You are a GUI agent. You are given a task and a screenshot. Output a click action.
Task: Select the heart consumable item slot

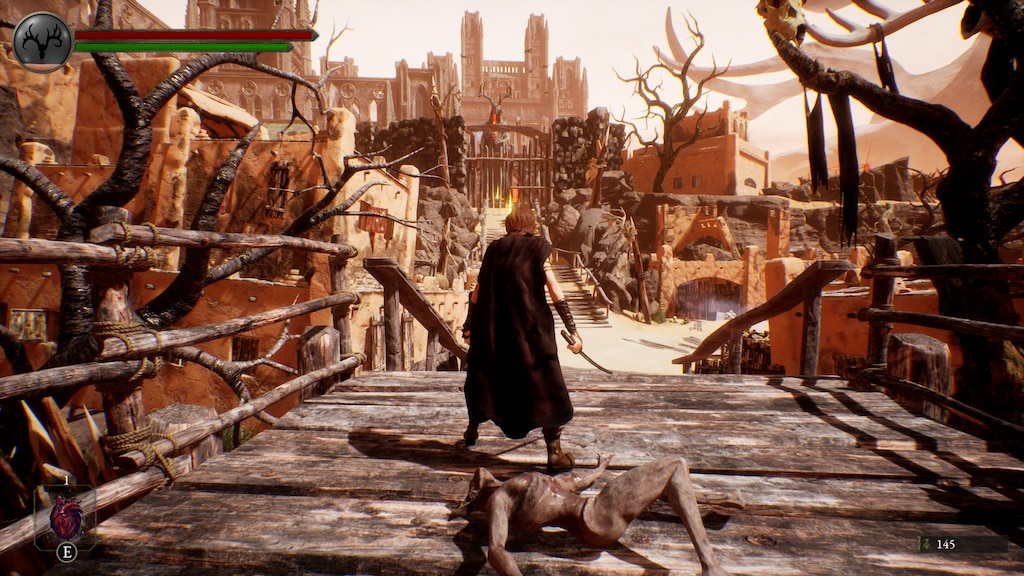66,517
